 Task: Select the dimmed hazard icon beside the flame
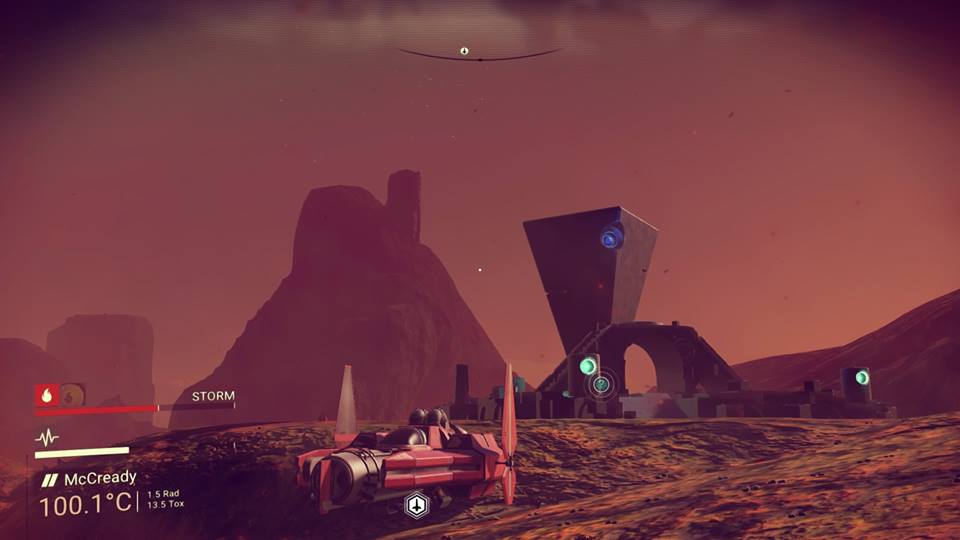(72, 395)
